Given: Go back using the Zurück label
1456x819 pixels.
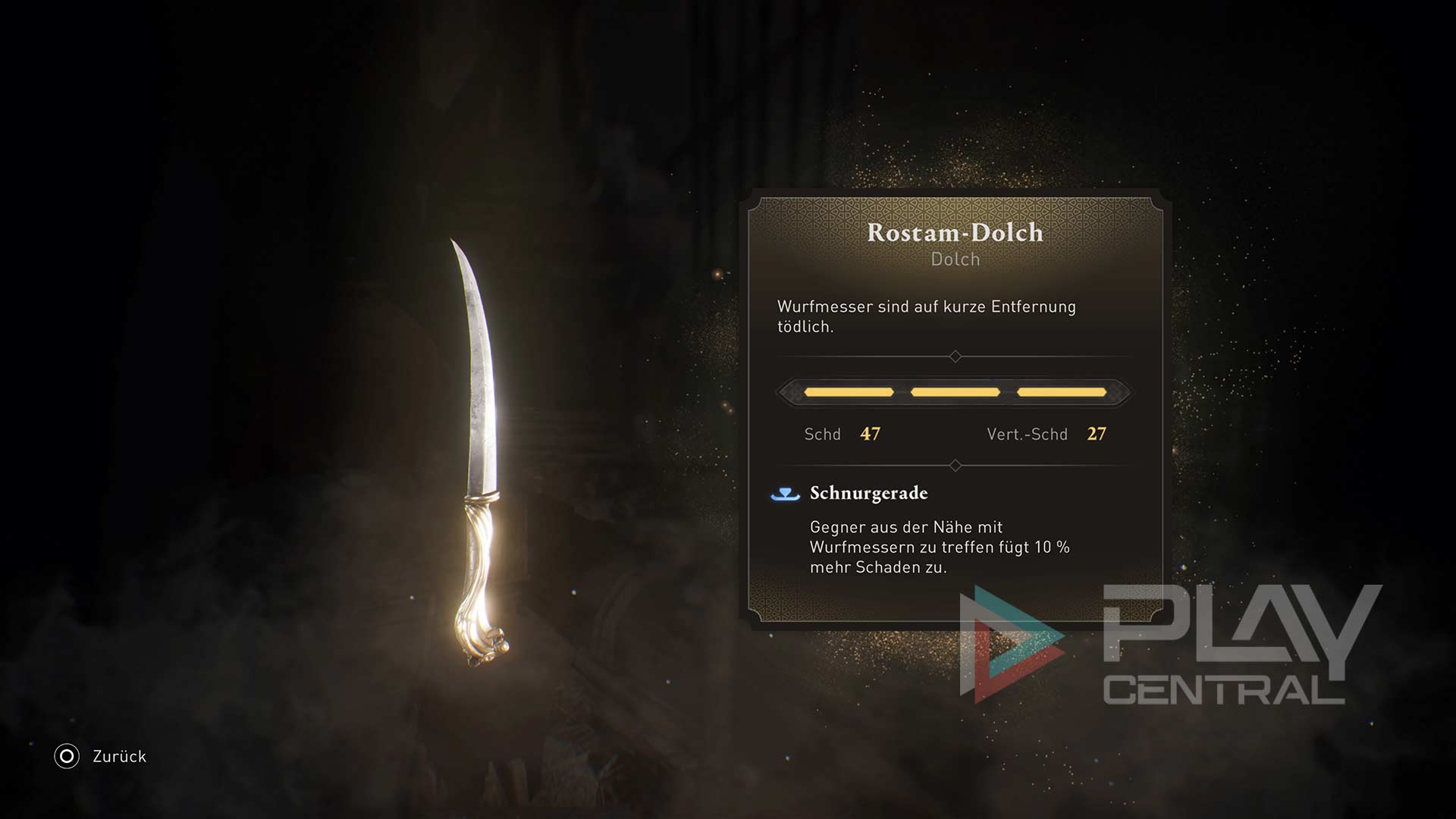Looking at the screenshot, I should (x=119, y=756).
